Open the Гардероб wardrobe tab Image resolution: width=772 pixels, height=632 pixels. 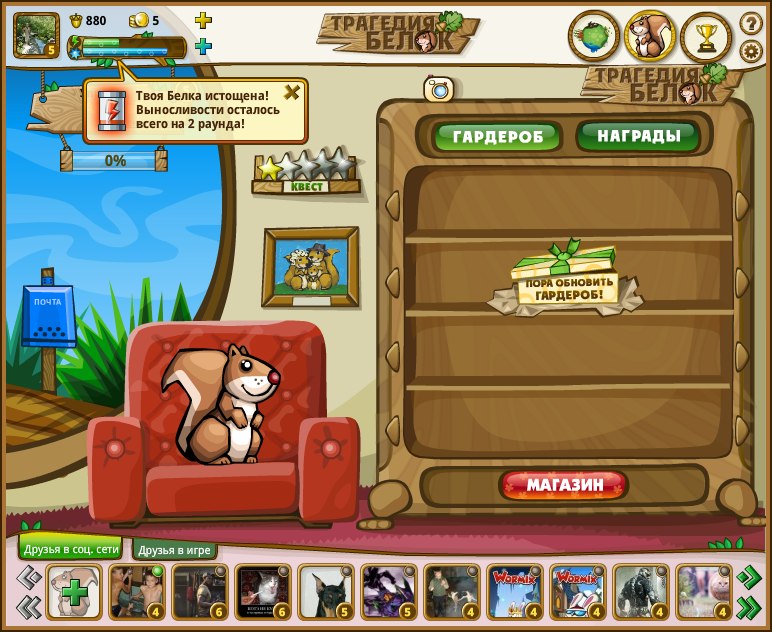(497, 137)
